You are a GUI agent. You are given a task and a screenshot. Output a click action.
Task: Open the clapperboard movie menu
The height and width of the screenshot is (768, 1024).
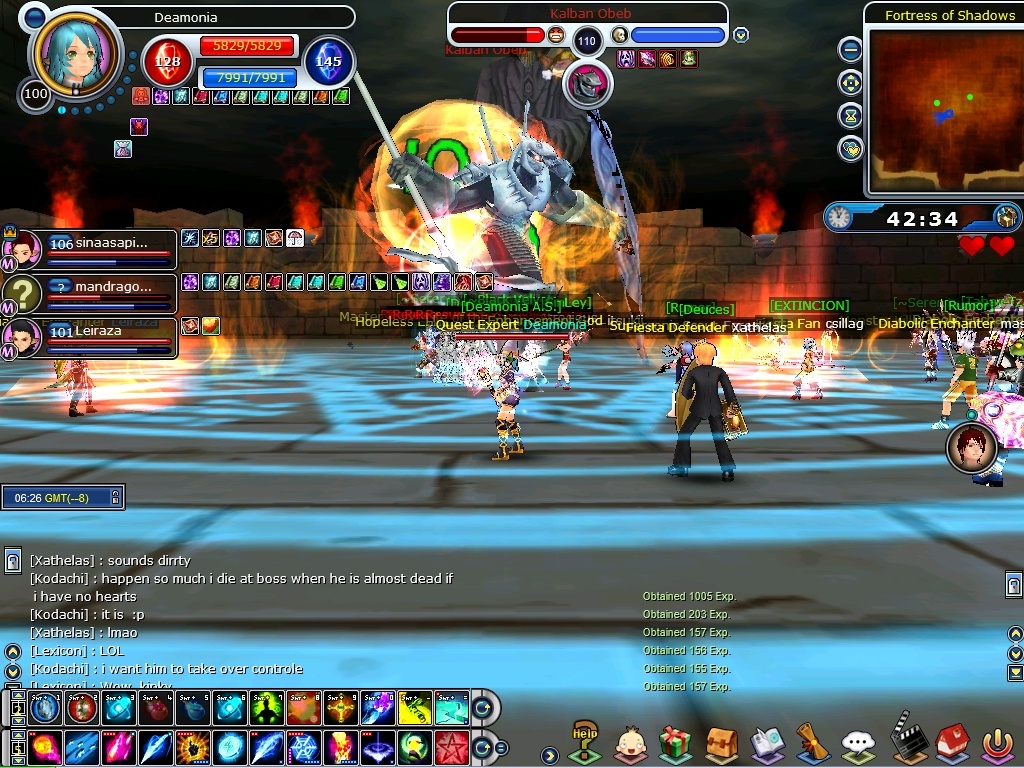tap(905, 742)
